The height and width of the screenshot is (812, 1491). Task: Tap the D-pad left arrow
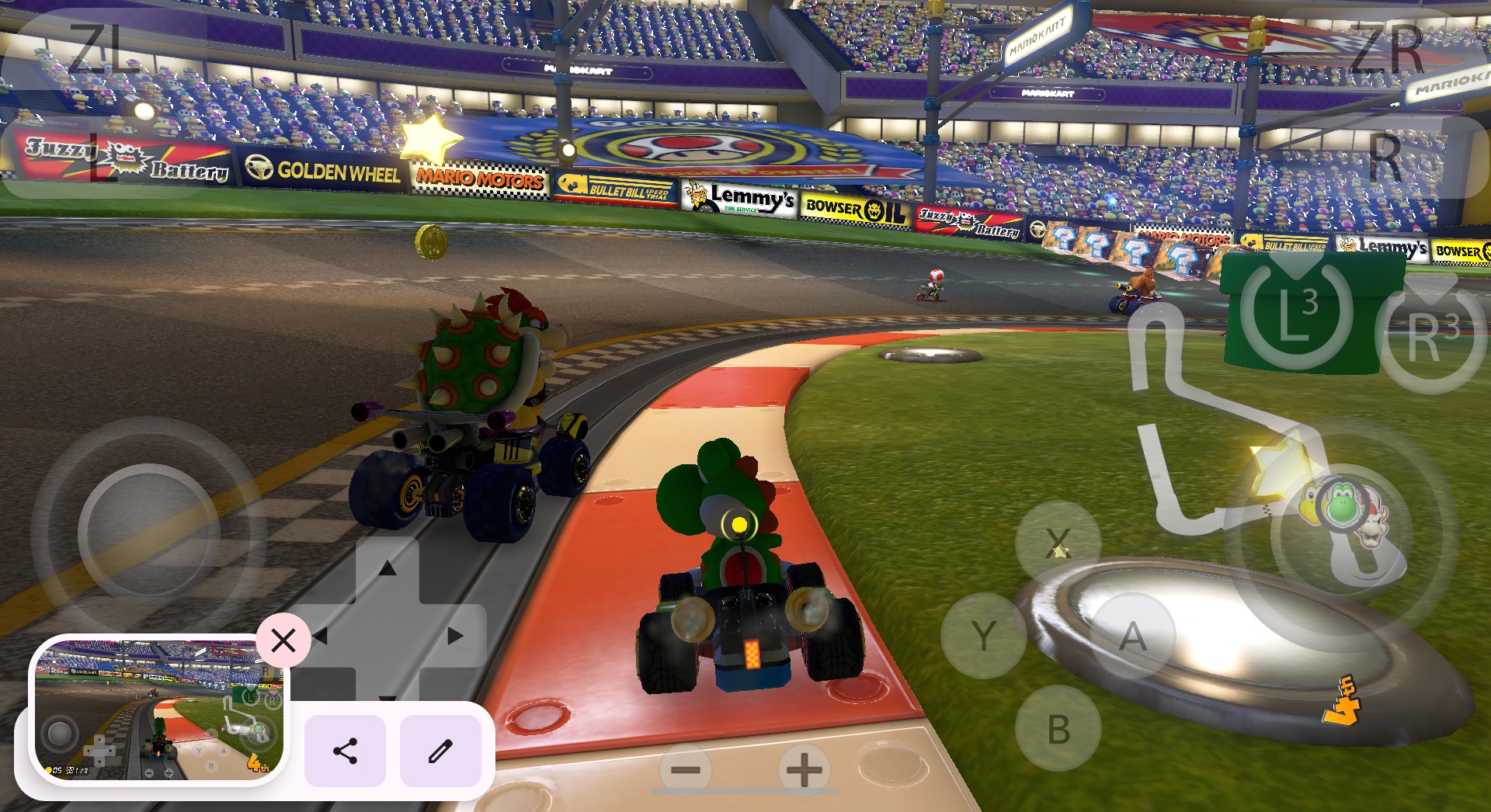(321, 637)
